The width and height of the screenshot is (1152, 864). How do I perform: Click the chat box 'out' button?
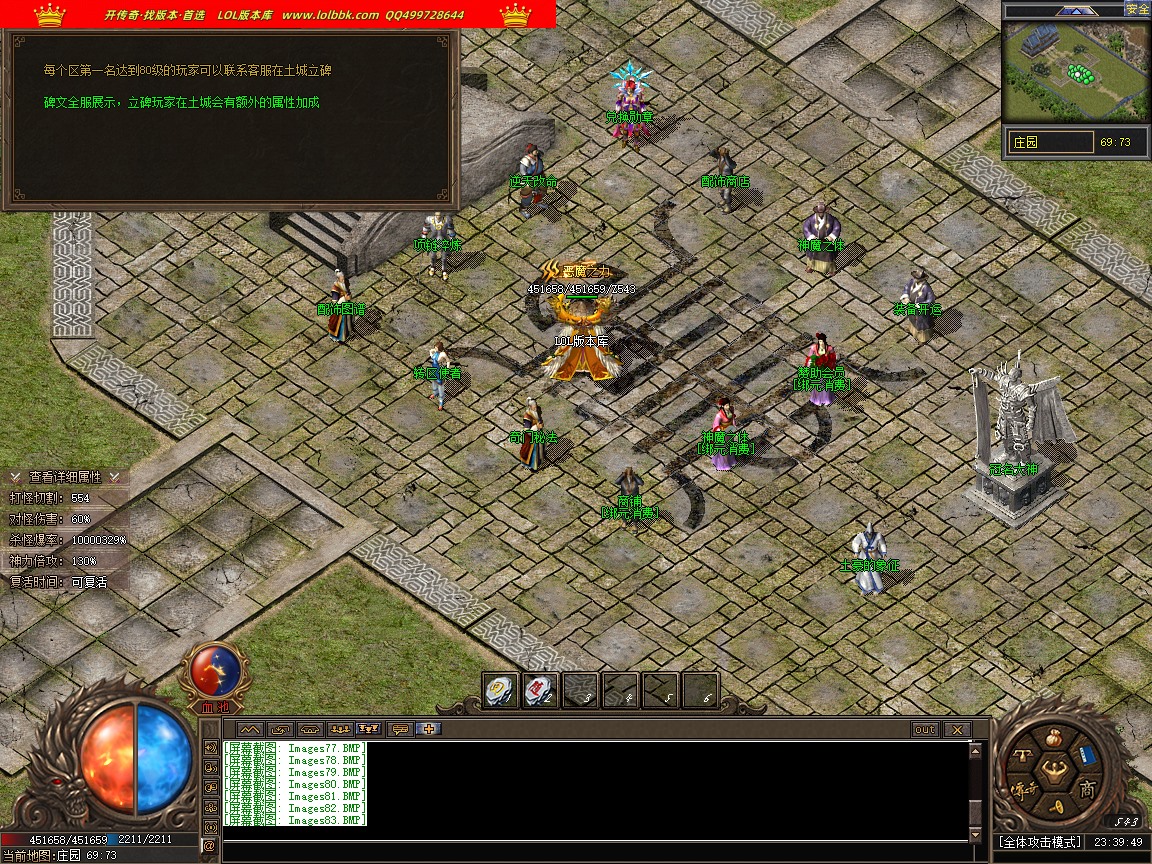click(x=925, y=730)
